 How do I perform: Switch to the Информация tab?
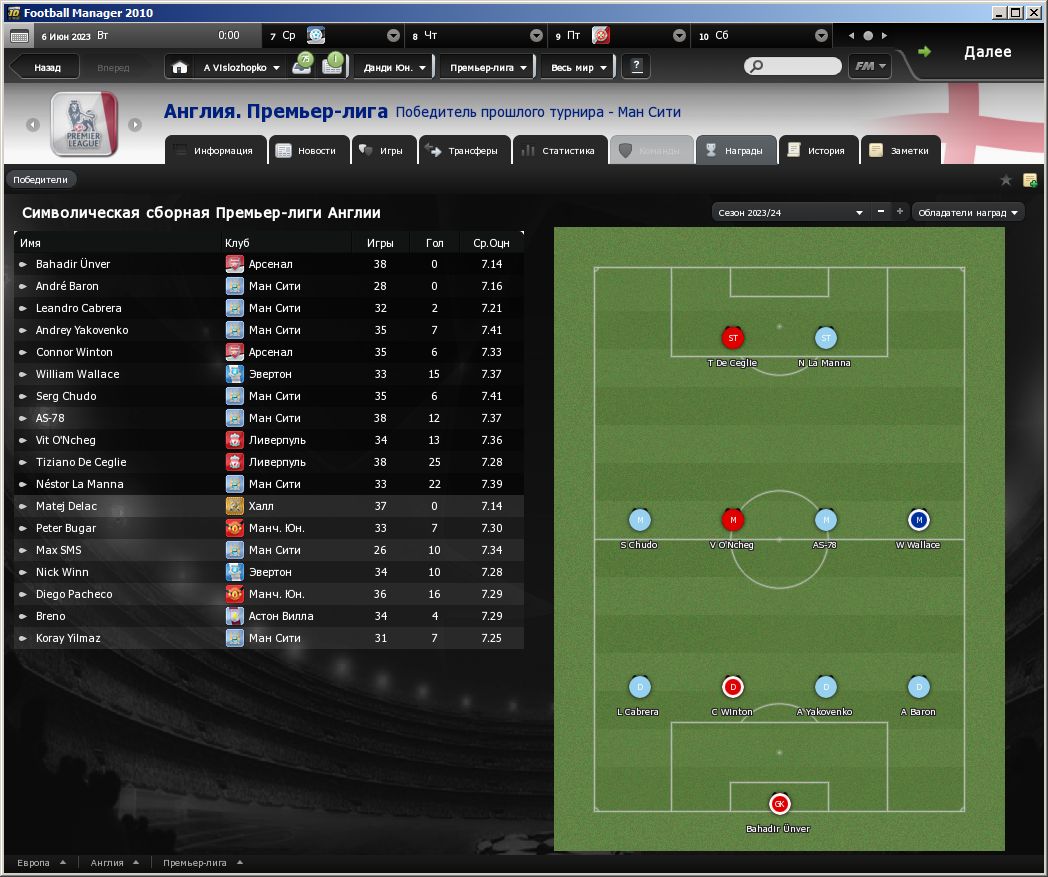[x=214, y=151]
